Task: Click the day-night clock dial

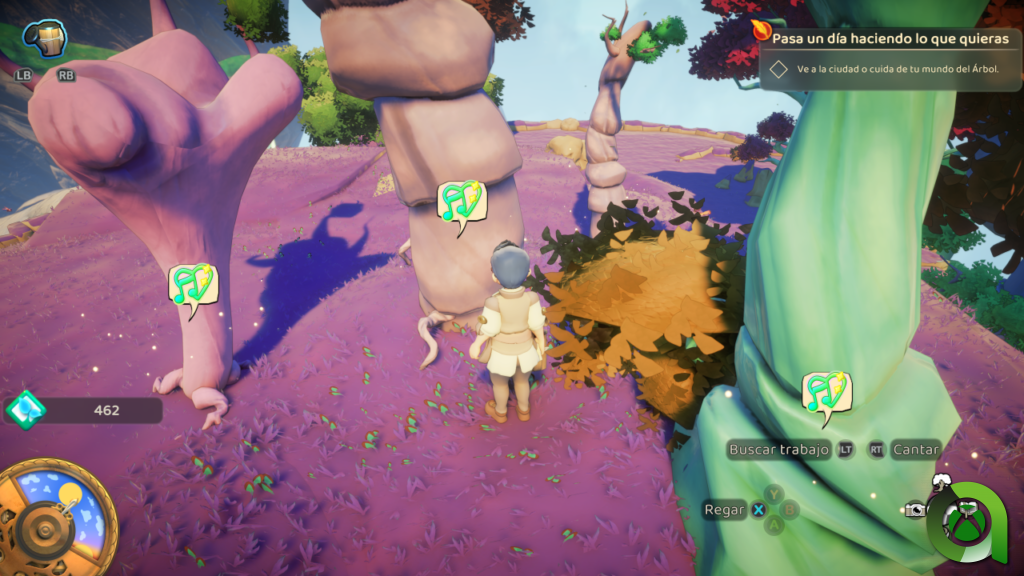Action: (x=55, y=517)
